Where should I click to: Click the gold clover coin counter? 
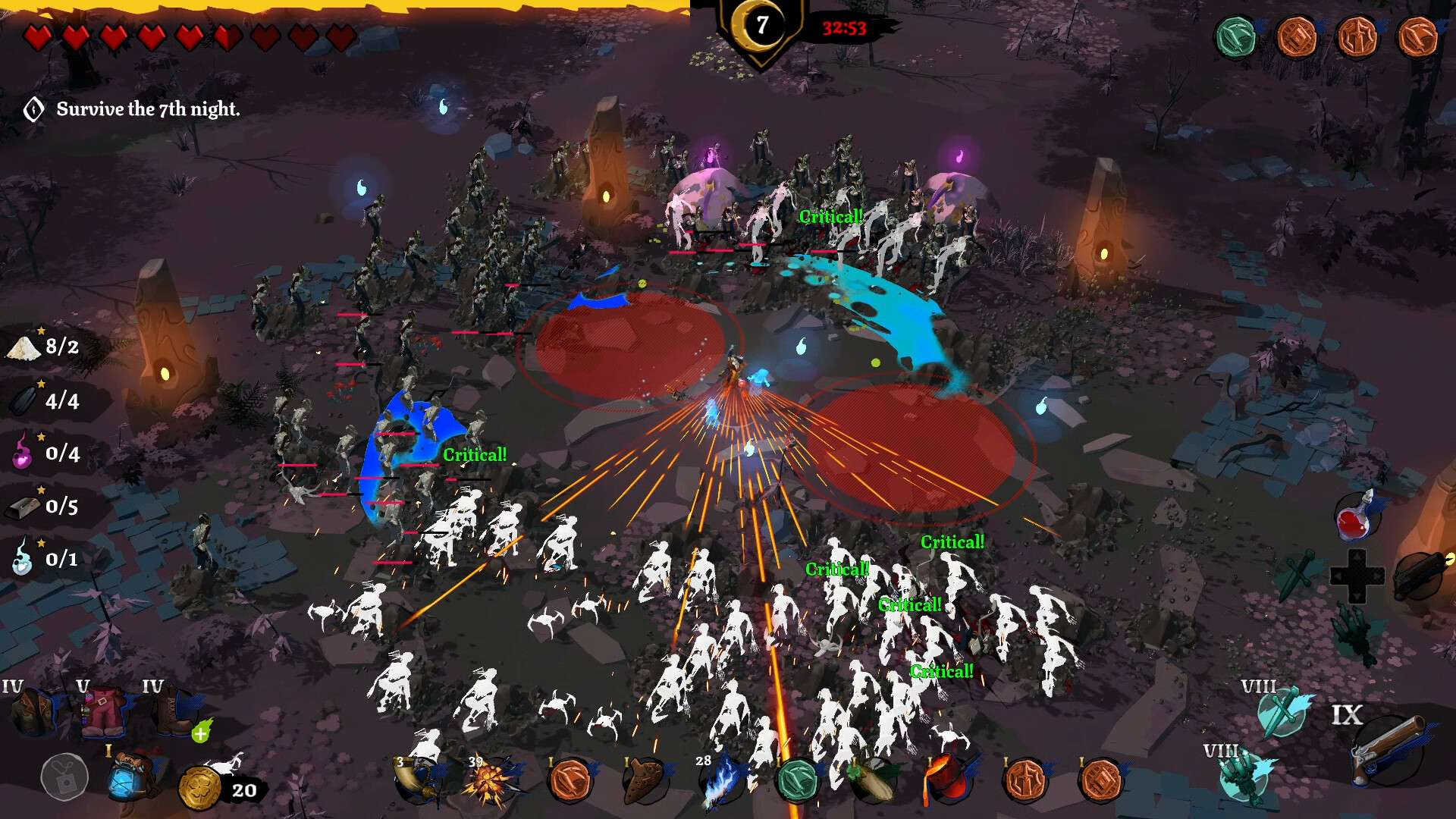[x=200, y=789]
